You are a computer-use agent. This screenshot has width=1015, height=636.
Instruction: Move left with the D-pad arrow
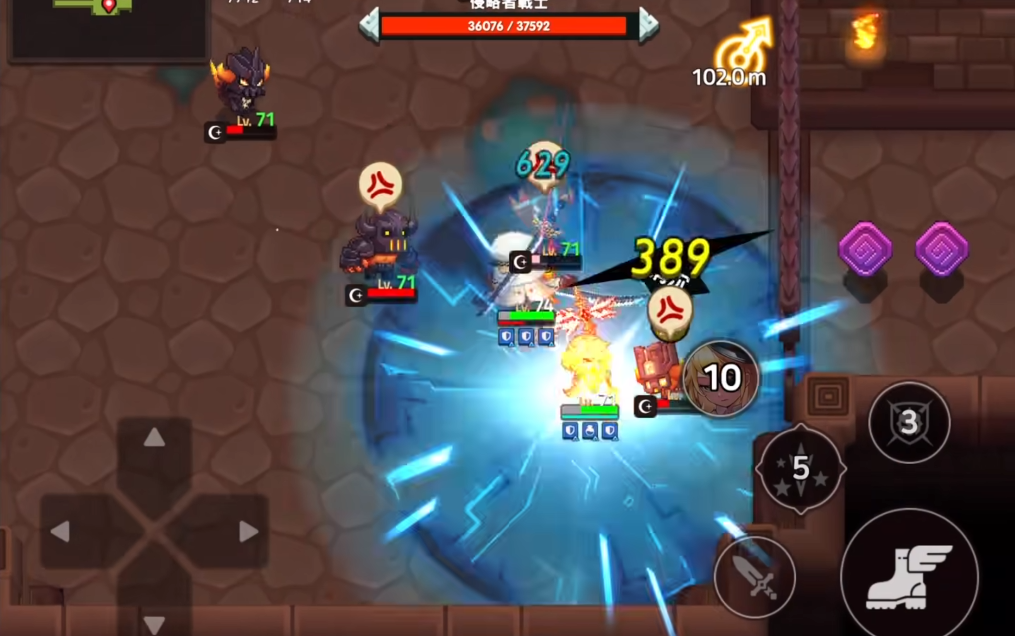62,532
